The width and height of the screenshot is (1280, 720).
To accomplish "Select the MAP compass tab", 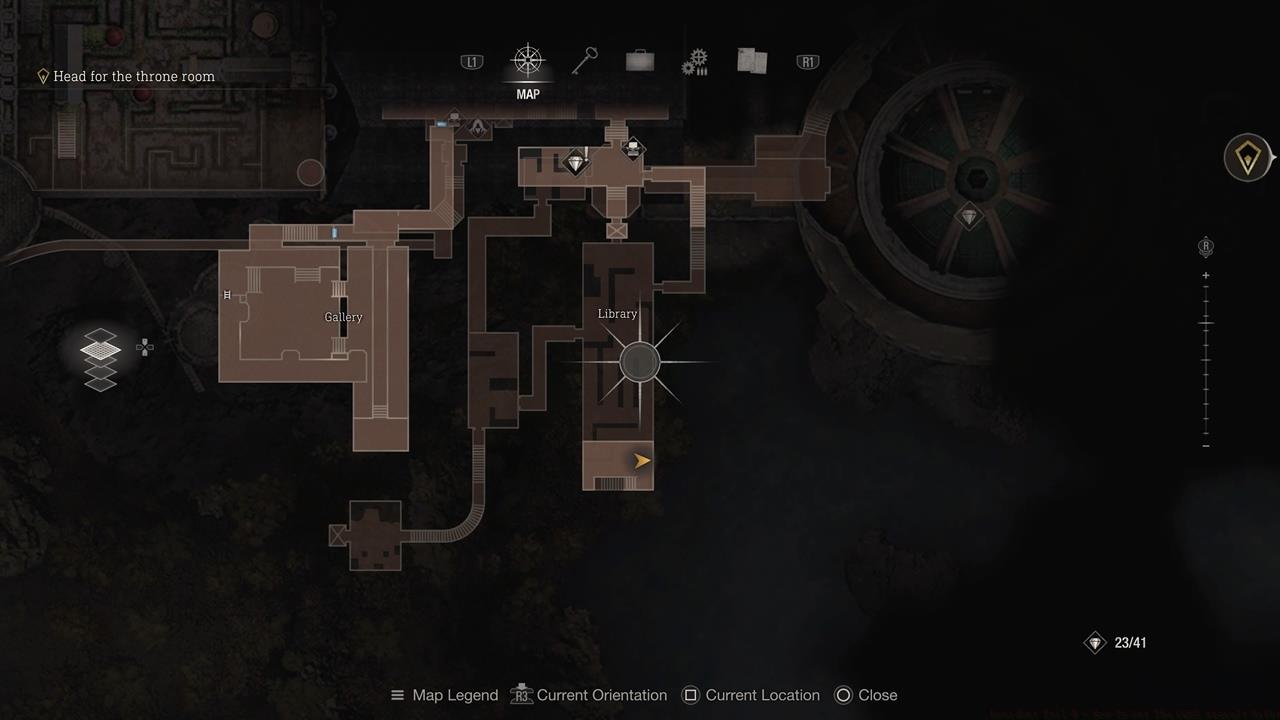I will tap(527, 62).
